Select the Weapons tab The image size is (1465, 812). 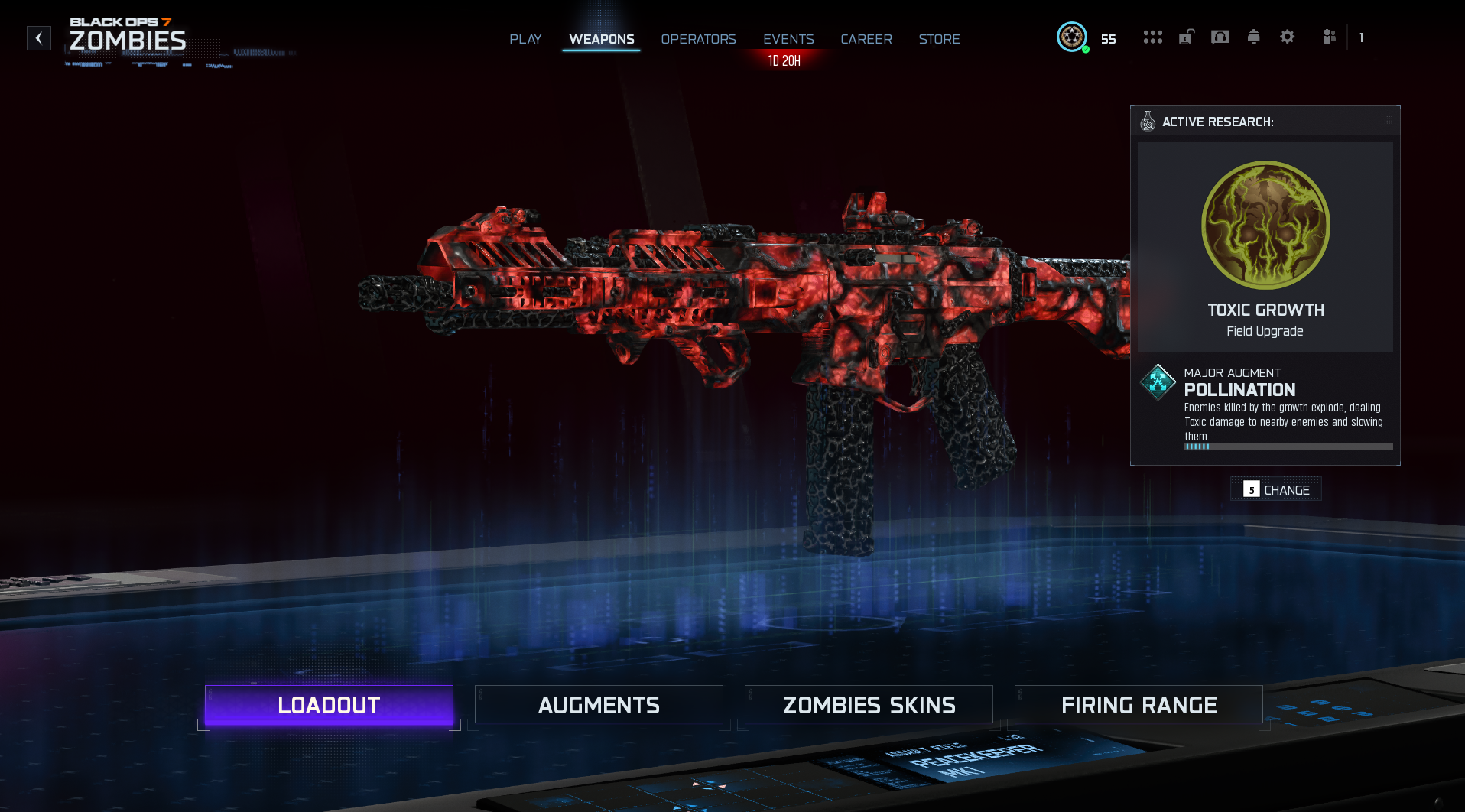click(x=601, y=39)
